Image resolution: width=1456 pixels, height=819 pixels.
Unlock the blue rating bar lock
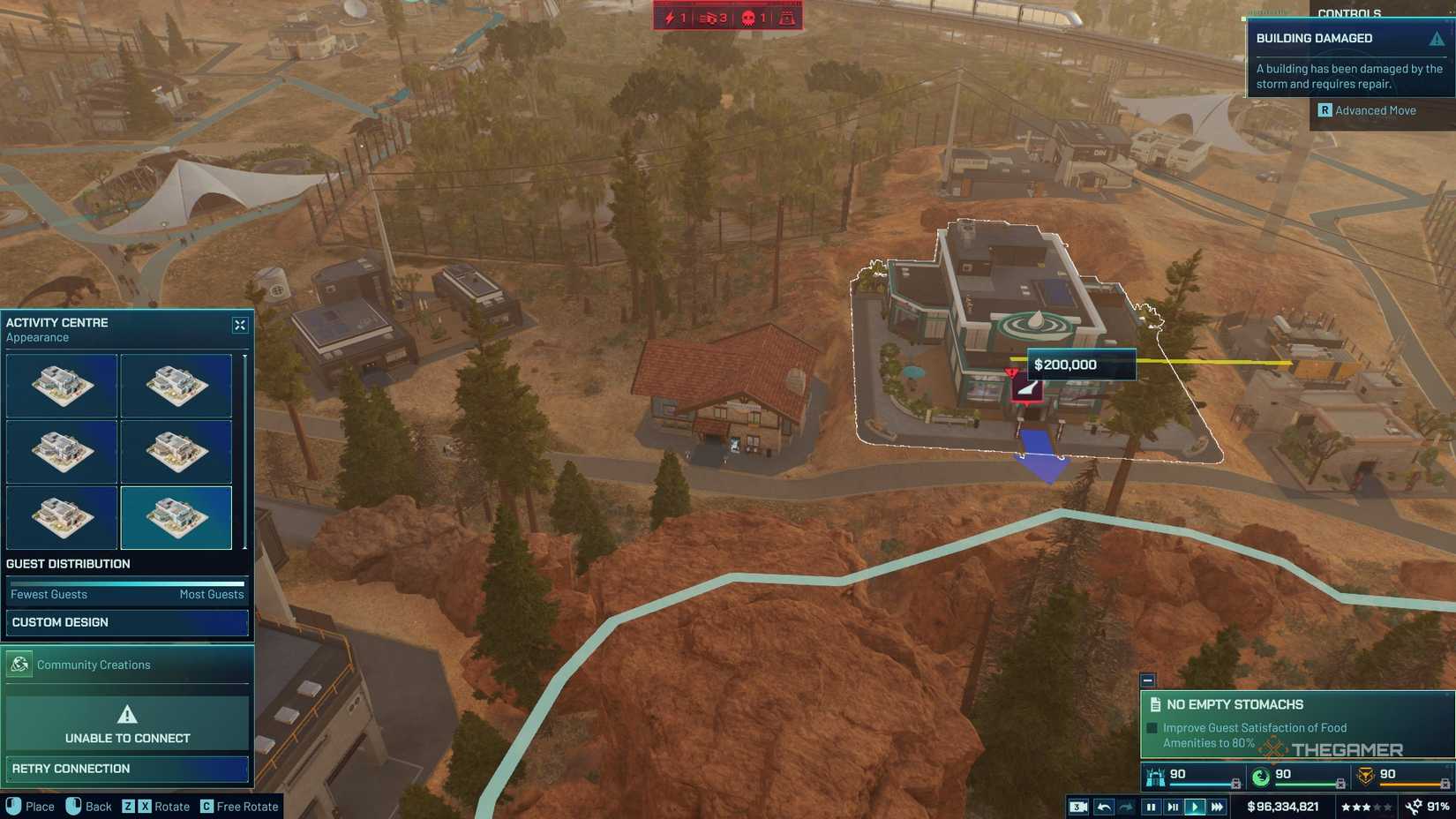pos(1235,783)
